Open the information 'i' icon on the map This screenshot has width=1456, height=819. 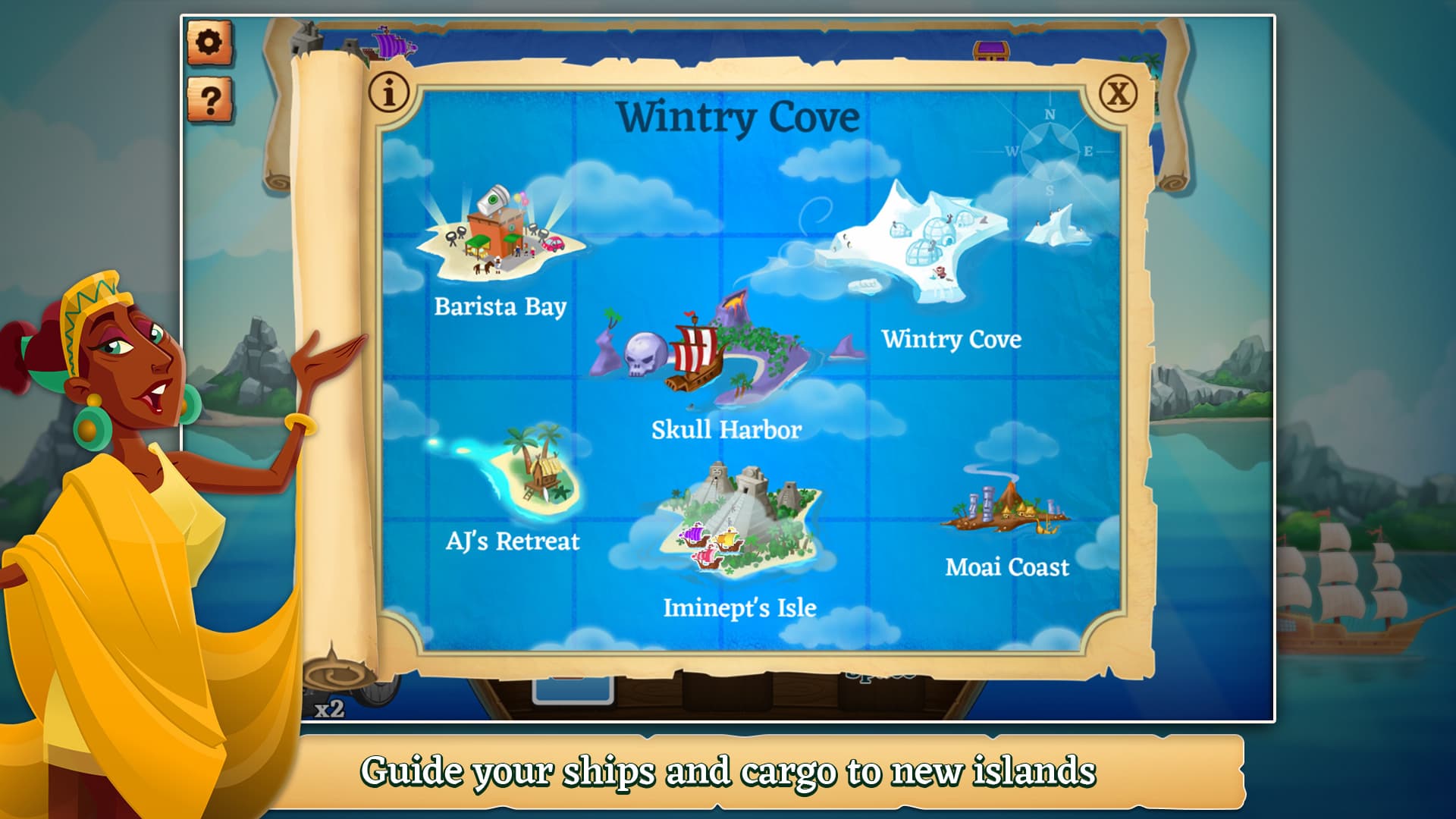tap(390, 91)
